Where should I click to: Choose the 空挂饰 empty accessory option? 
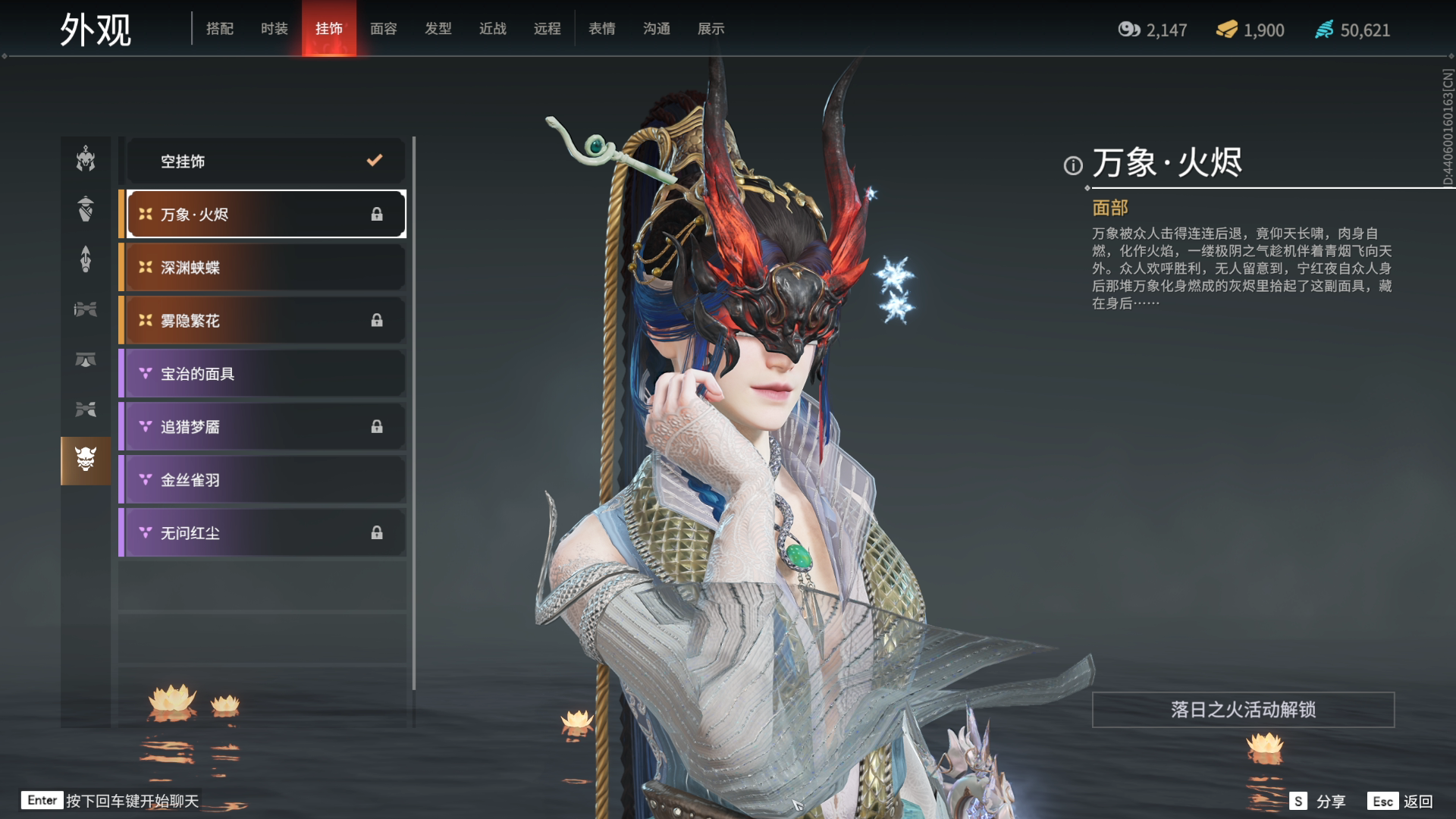265,161
